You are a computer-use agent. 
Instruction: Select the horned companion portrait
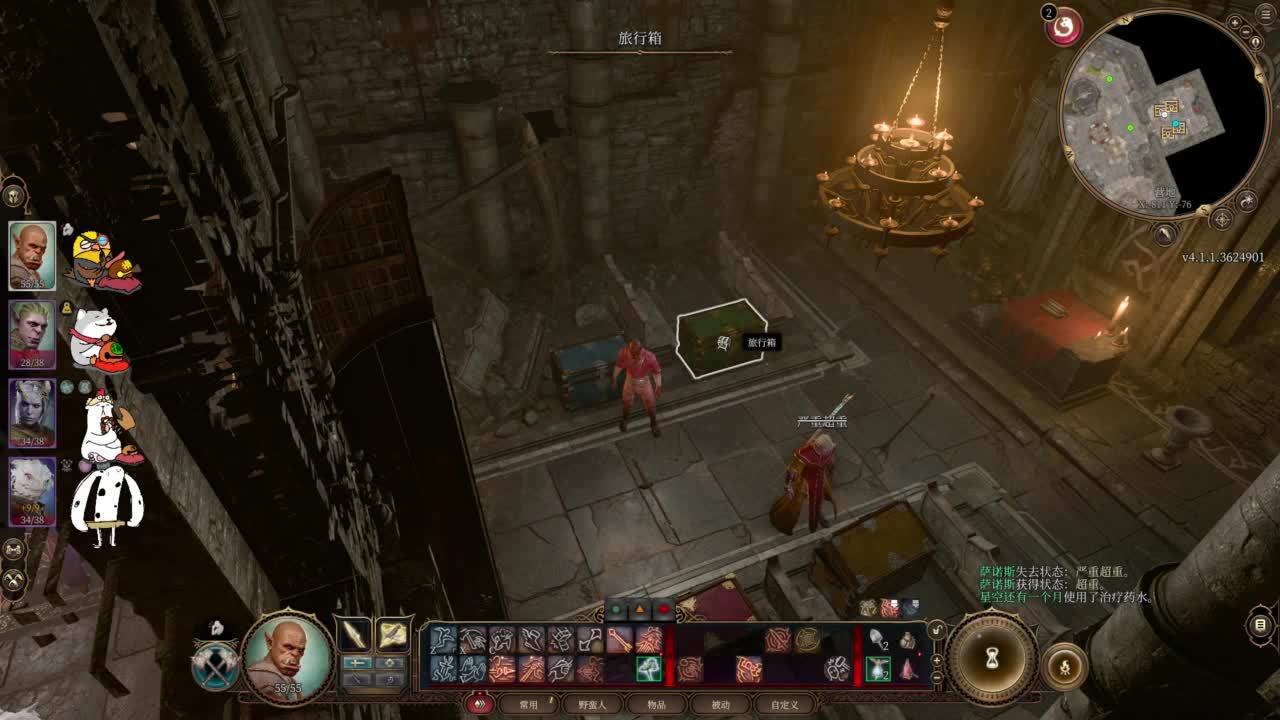click(x=32, y=413)
